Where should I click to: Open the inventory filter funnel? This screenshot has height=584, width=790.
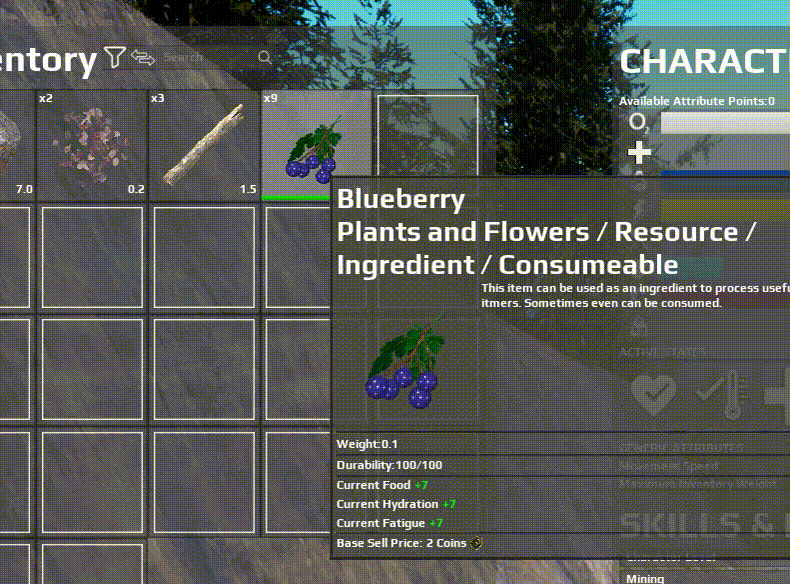(x=115, y=58)
